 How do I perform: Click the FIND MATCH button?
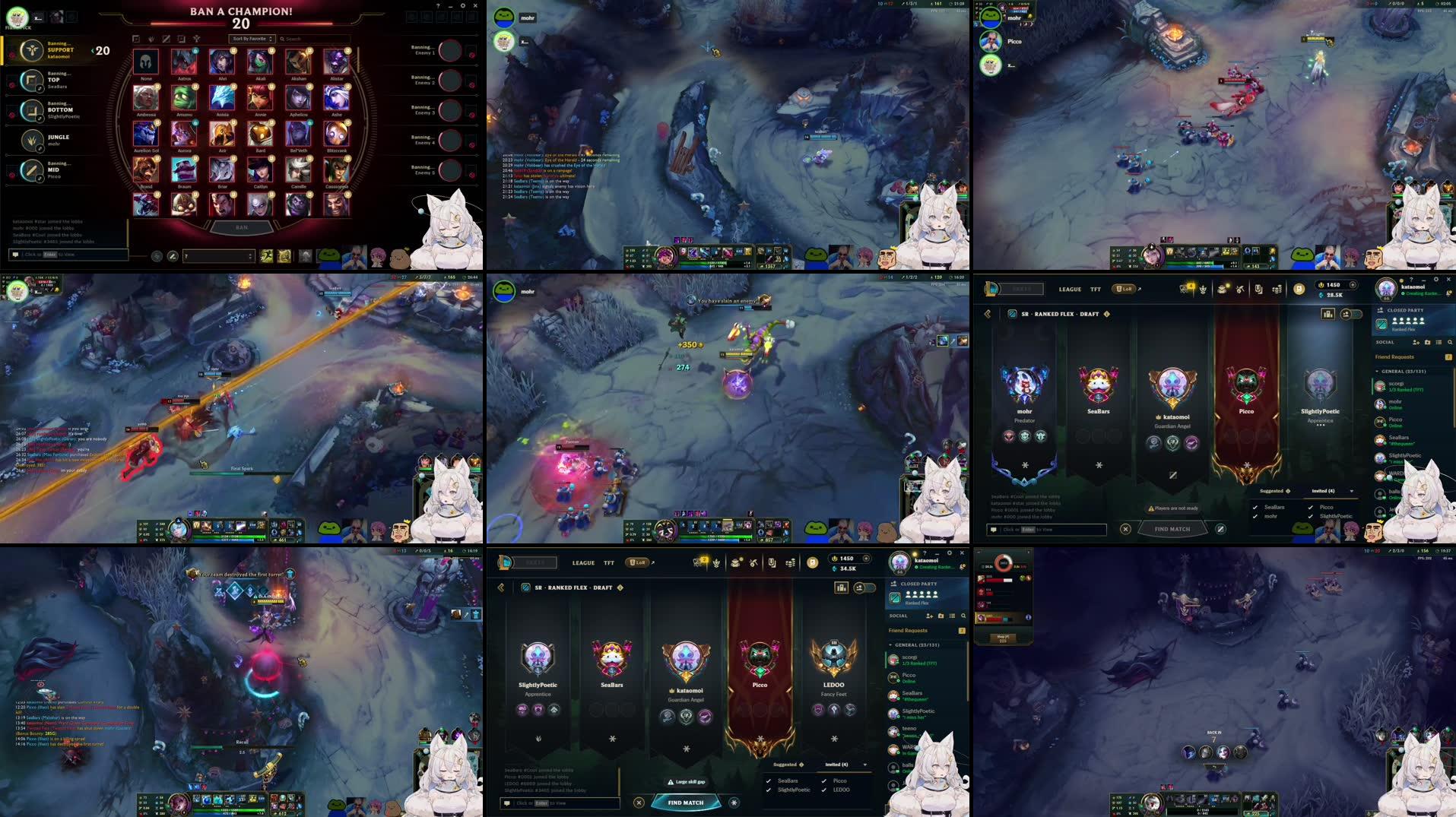(x=685, y=803)
